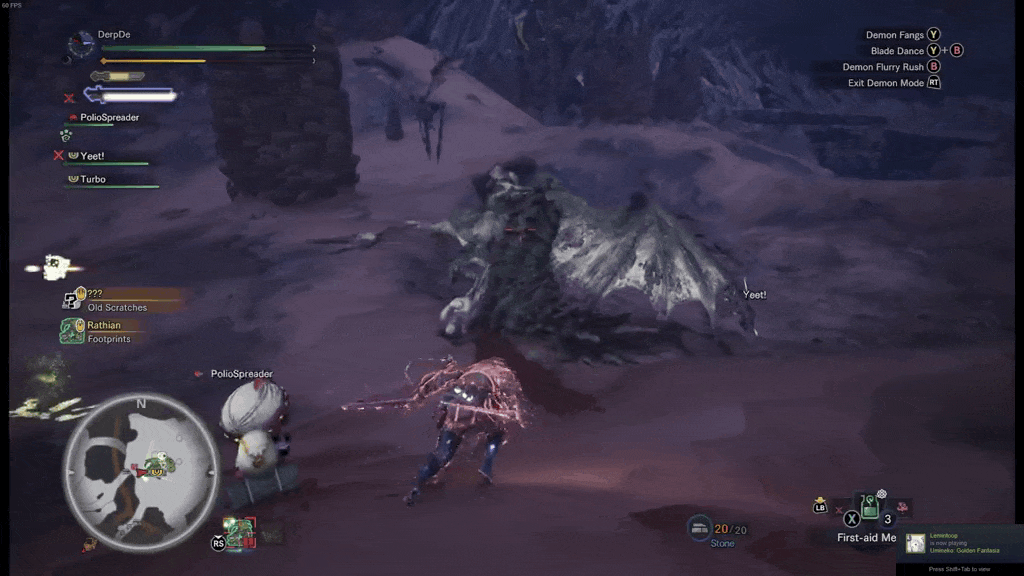Click the DerpDe player name plate
Image resolution: width=1024 pixels, height=576 pixels.
point(114,35)
